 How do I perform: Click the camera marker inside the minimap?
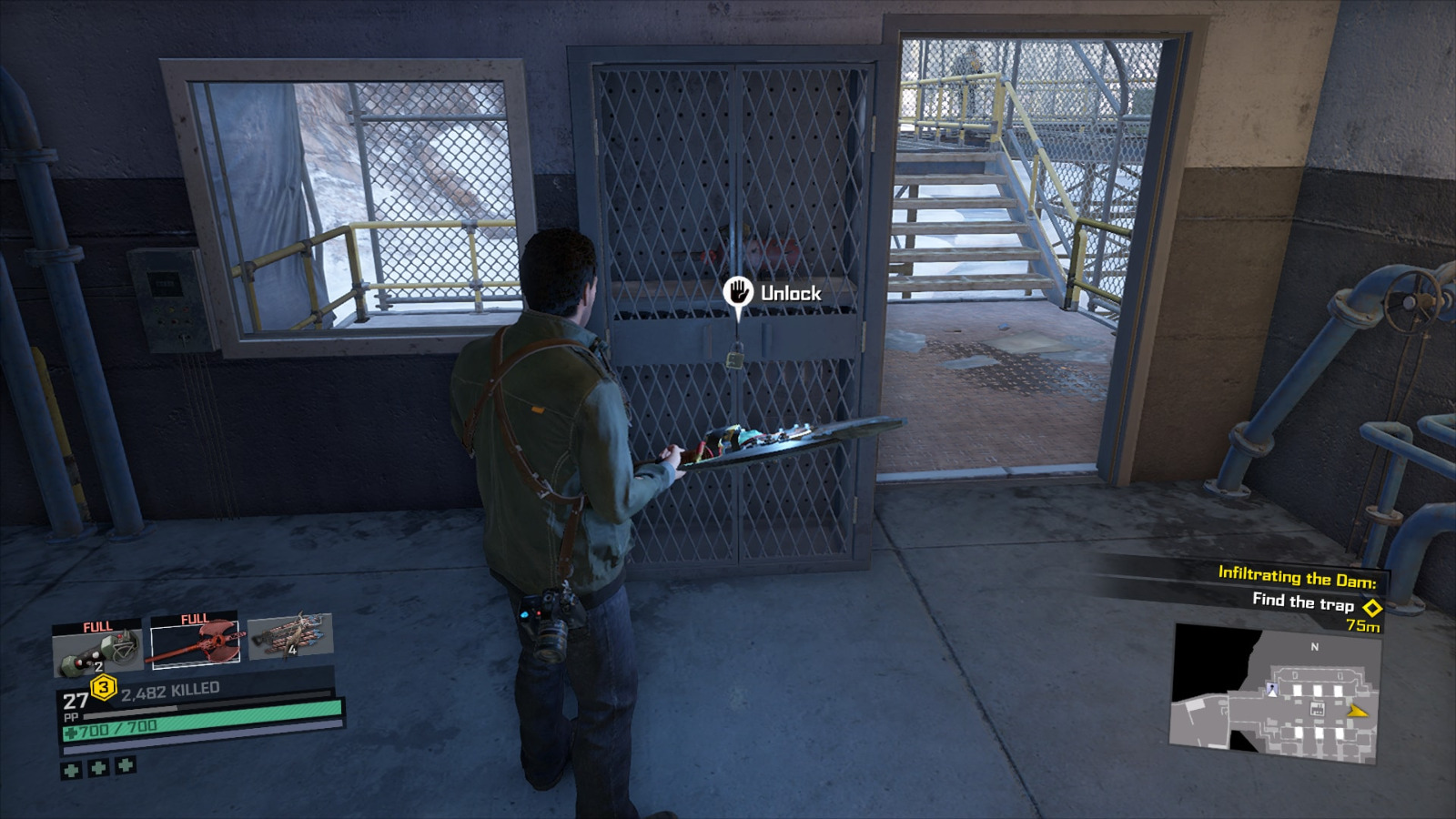[1272, 689]
